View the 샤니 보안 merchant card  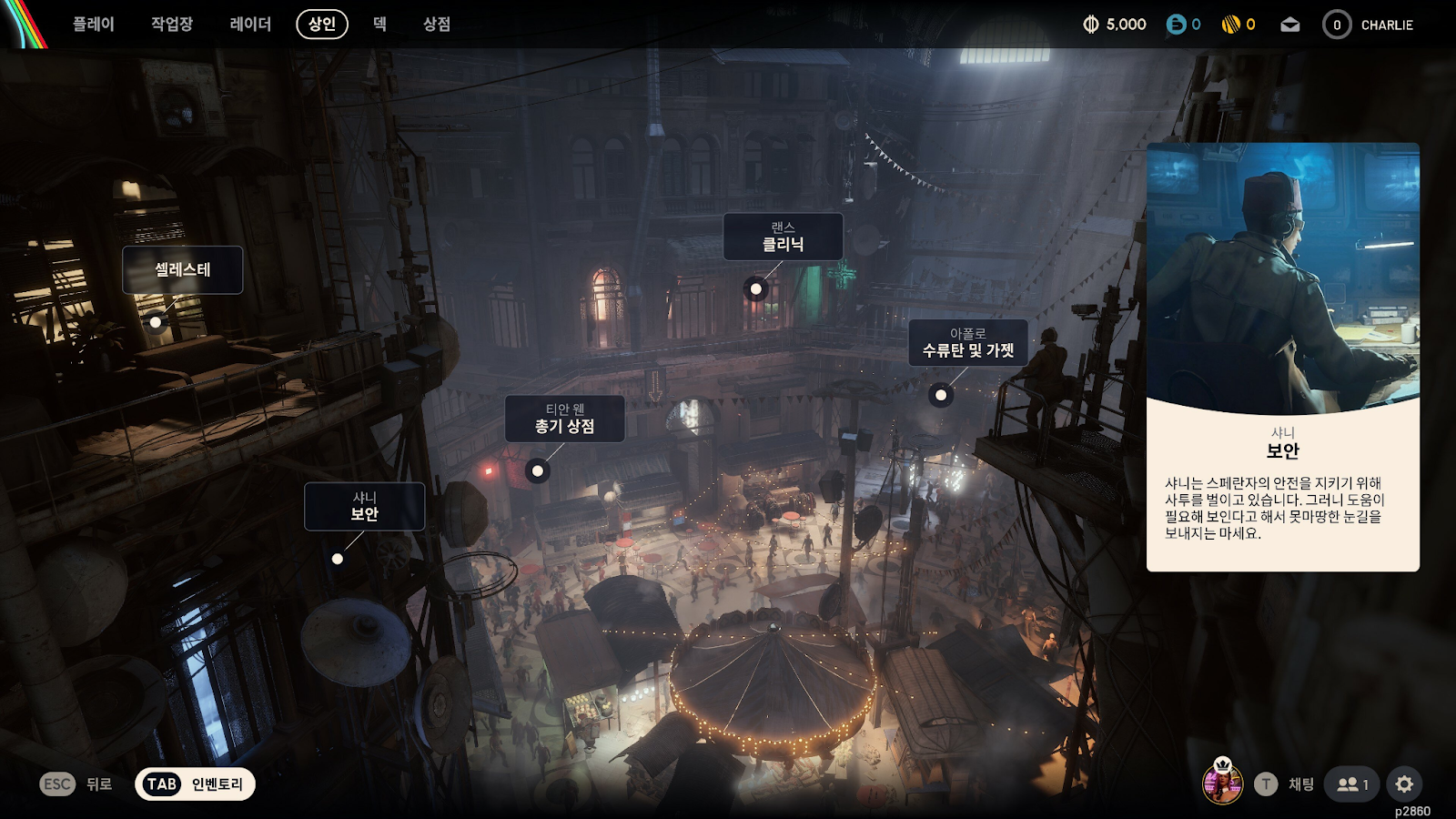point(1282,357)
